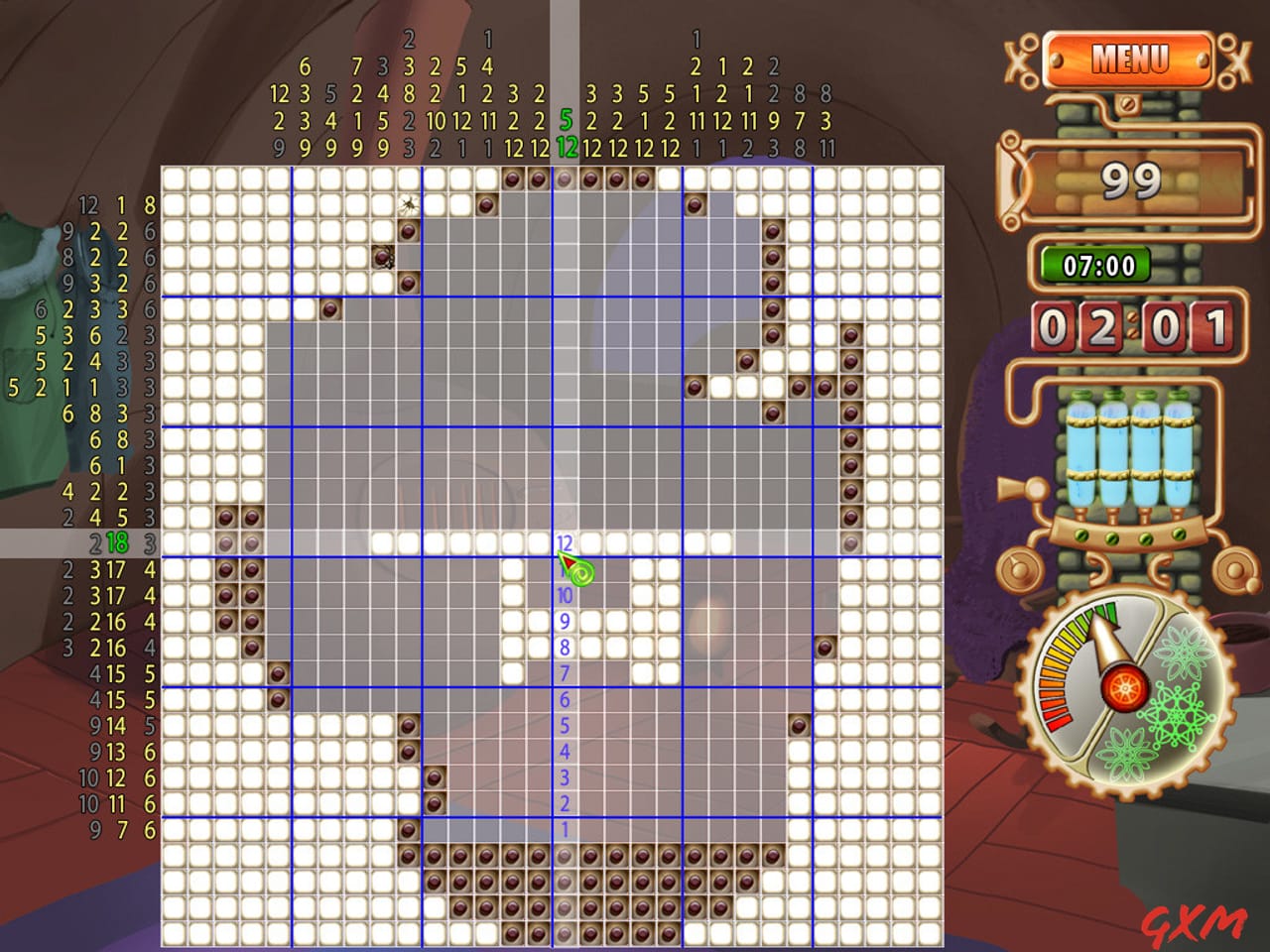
Task: Click the orange wheel at the gauge center
Action: tap(1124, 686)
